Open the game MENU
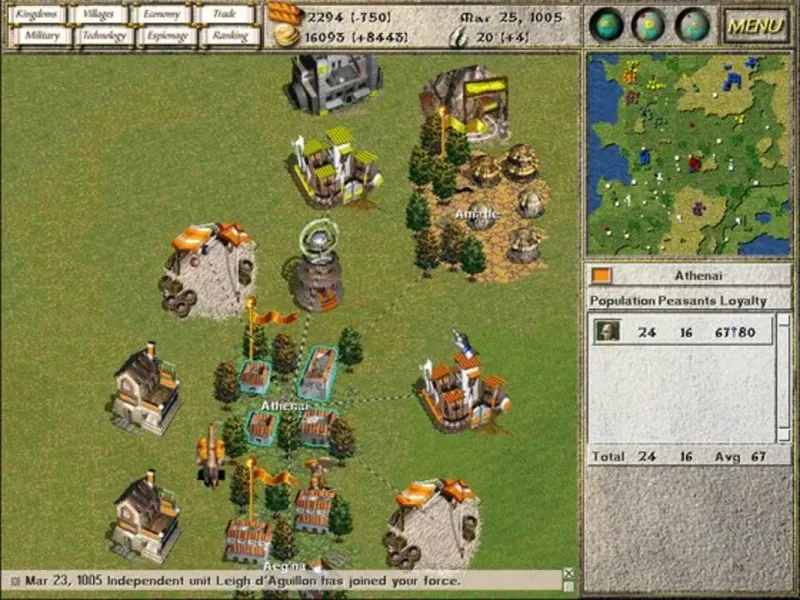Image resolution: width=800 pixels, height=600 pixels. tap(756, 25)
